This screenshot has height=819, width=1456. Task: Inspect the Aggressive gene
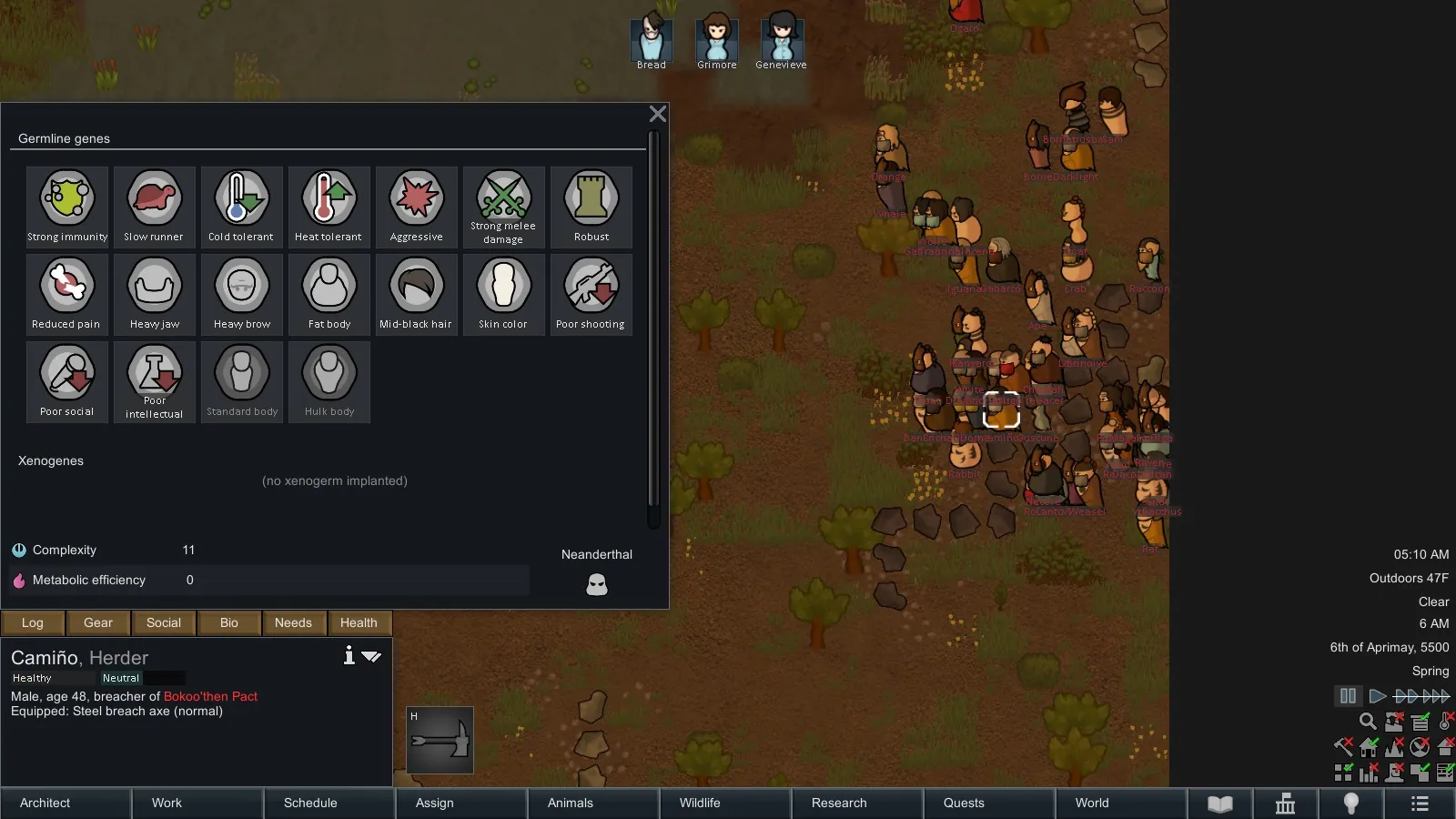click(417, 206)
